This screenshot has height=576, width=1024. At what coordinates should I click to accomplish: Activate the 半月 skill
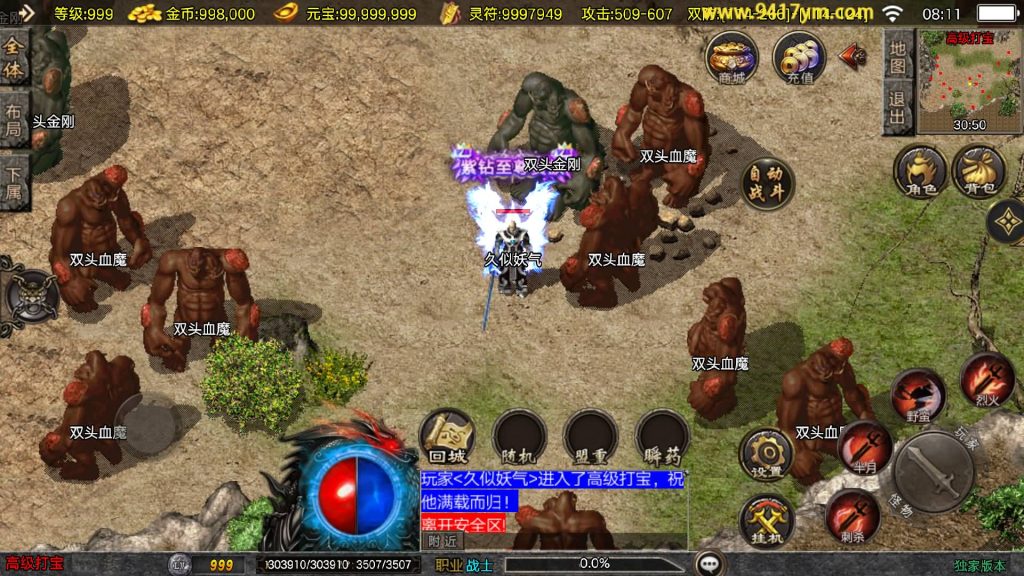[x=865, y=447]
